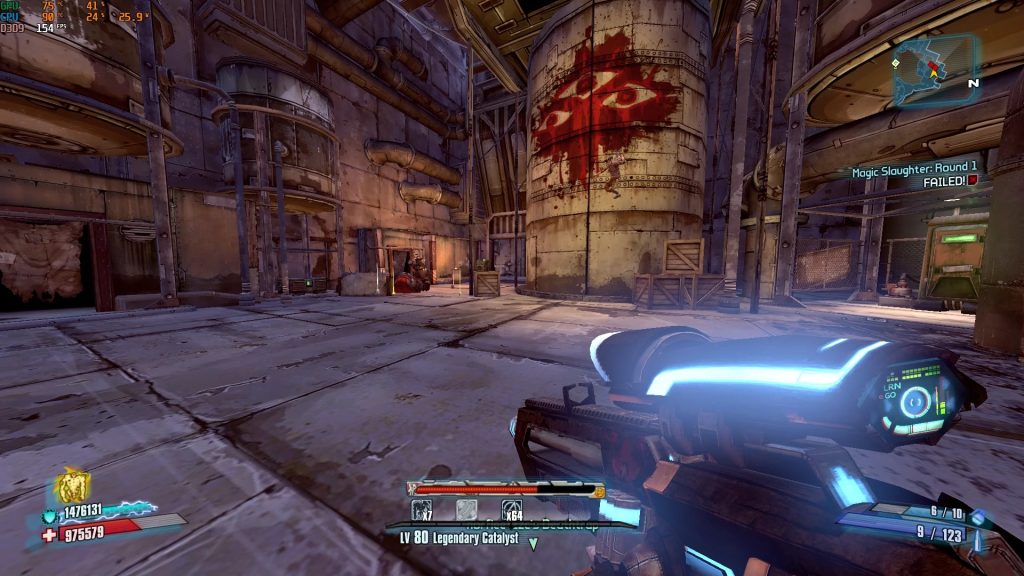Click the gold badge on experience bar

[599, 490]
